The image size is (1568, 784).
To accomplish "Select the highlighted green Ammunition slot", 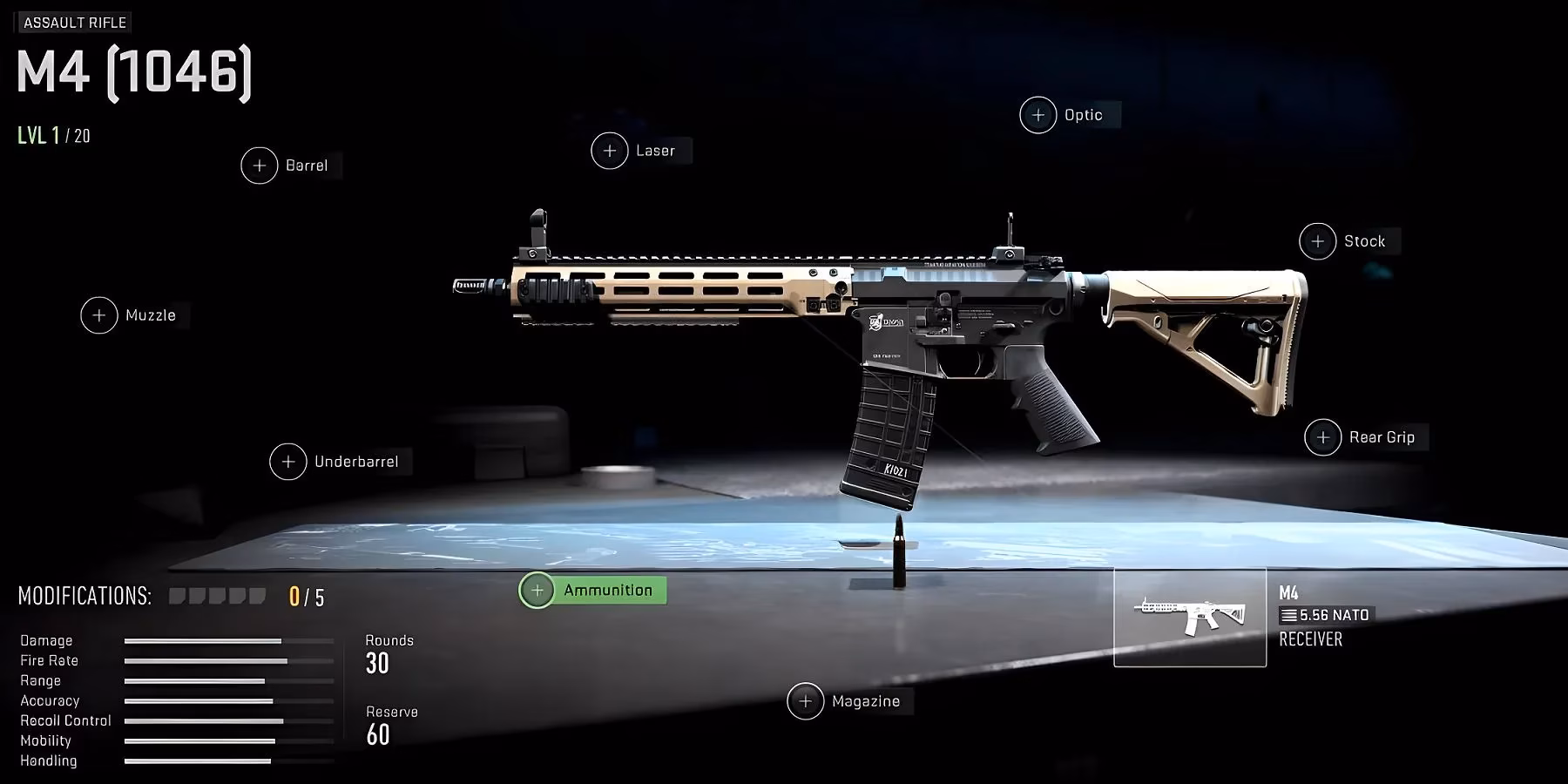I will (x=592, y=590).
